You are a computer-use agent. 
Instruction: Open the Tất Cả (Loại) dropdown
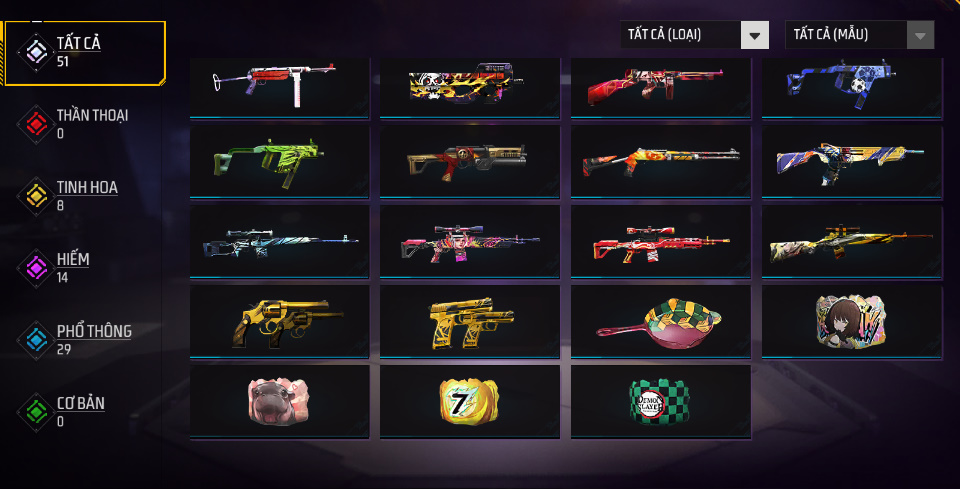click(694, 35)
